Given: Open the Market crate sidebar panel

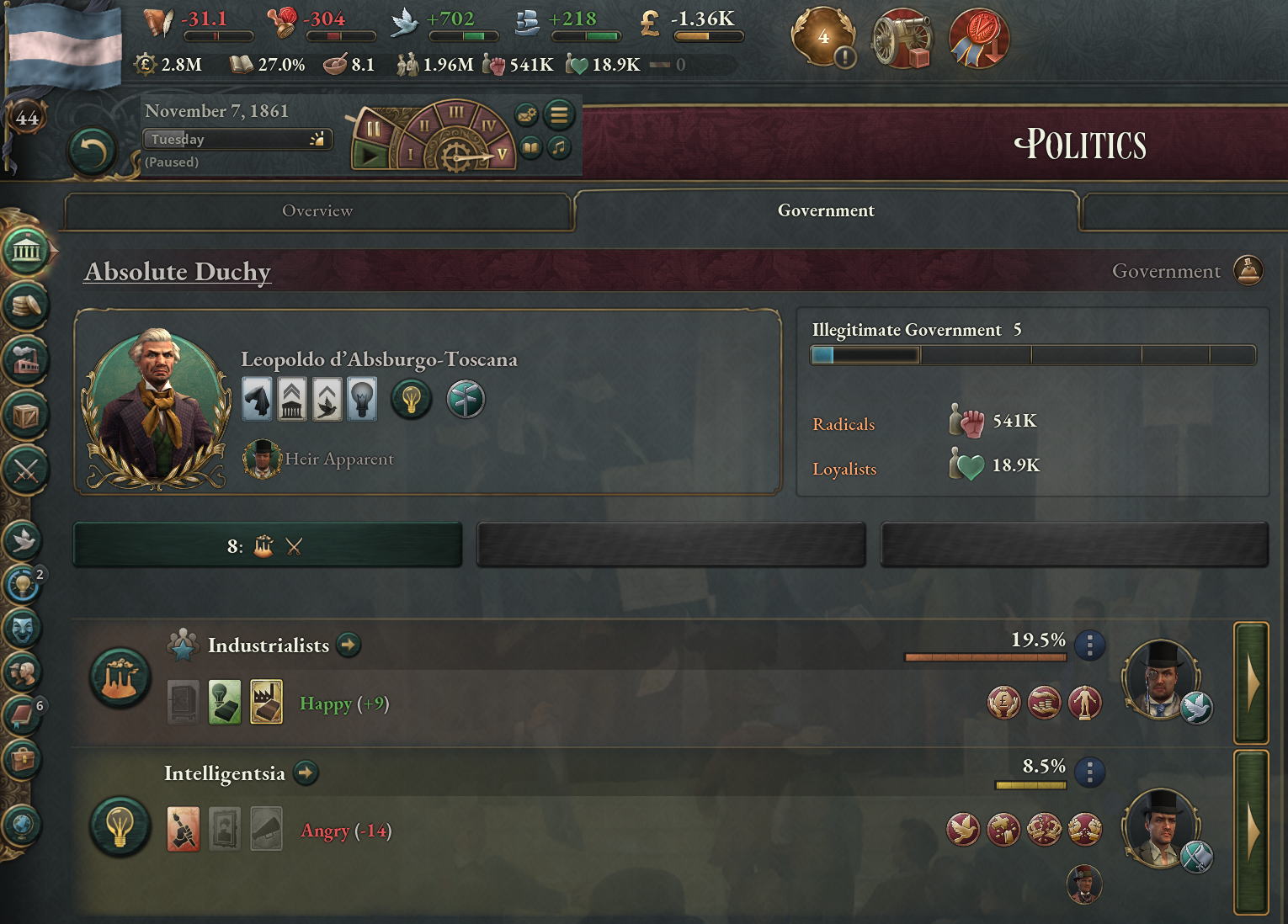Looking at the screenshot, I should pos(25,416).
